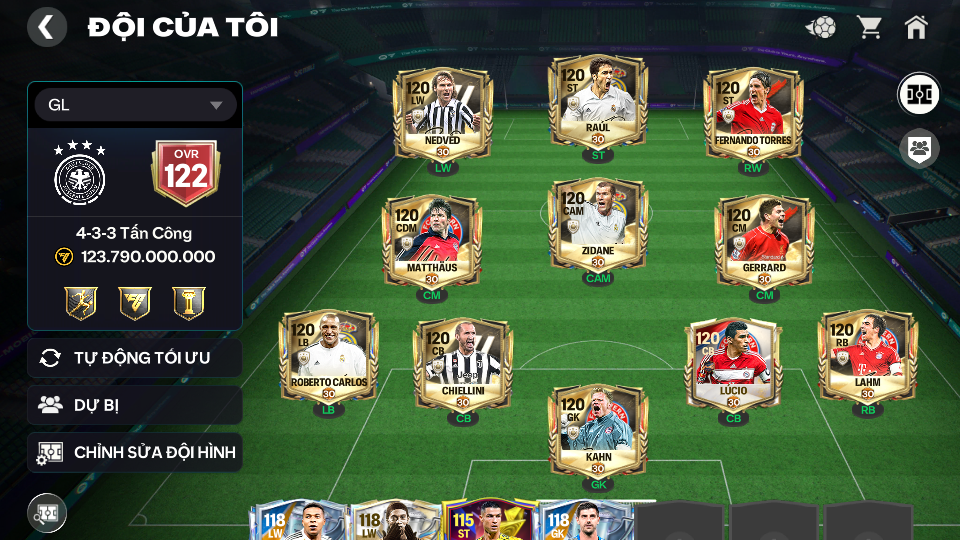Click the Tự Động Tối Ưu button

click(x=135, y=358)
